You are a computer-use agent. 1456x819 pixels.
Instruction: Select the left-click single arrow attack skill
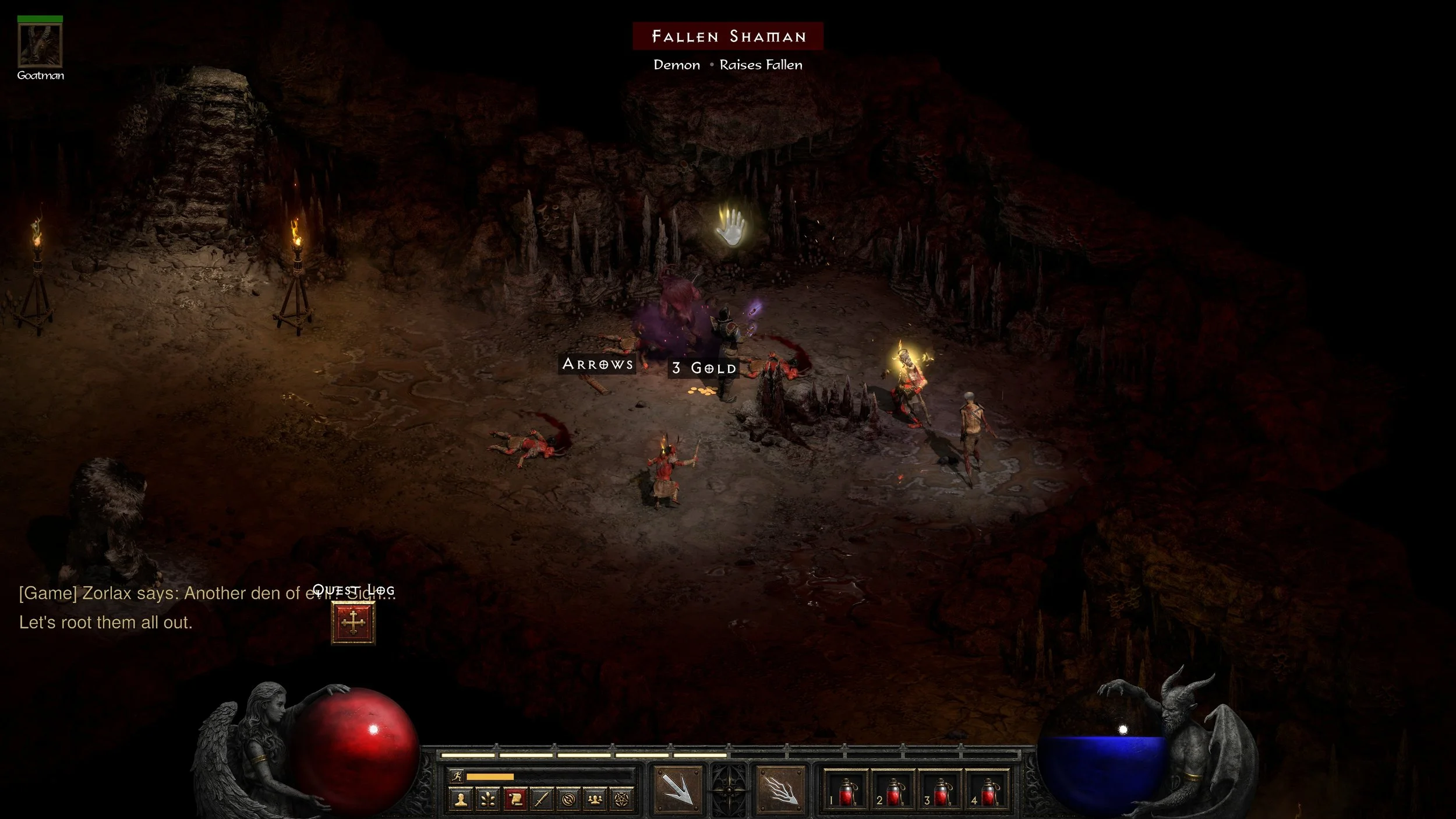(x=678, y=790)
